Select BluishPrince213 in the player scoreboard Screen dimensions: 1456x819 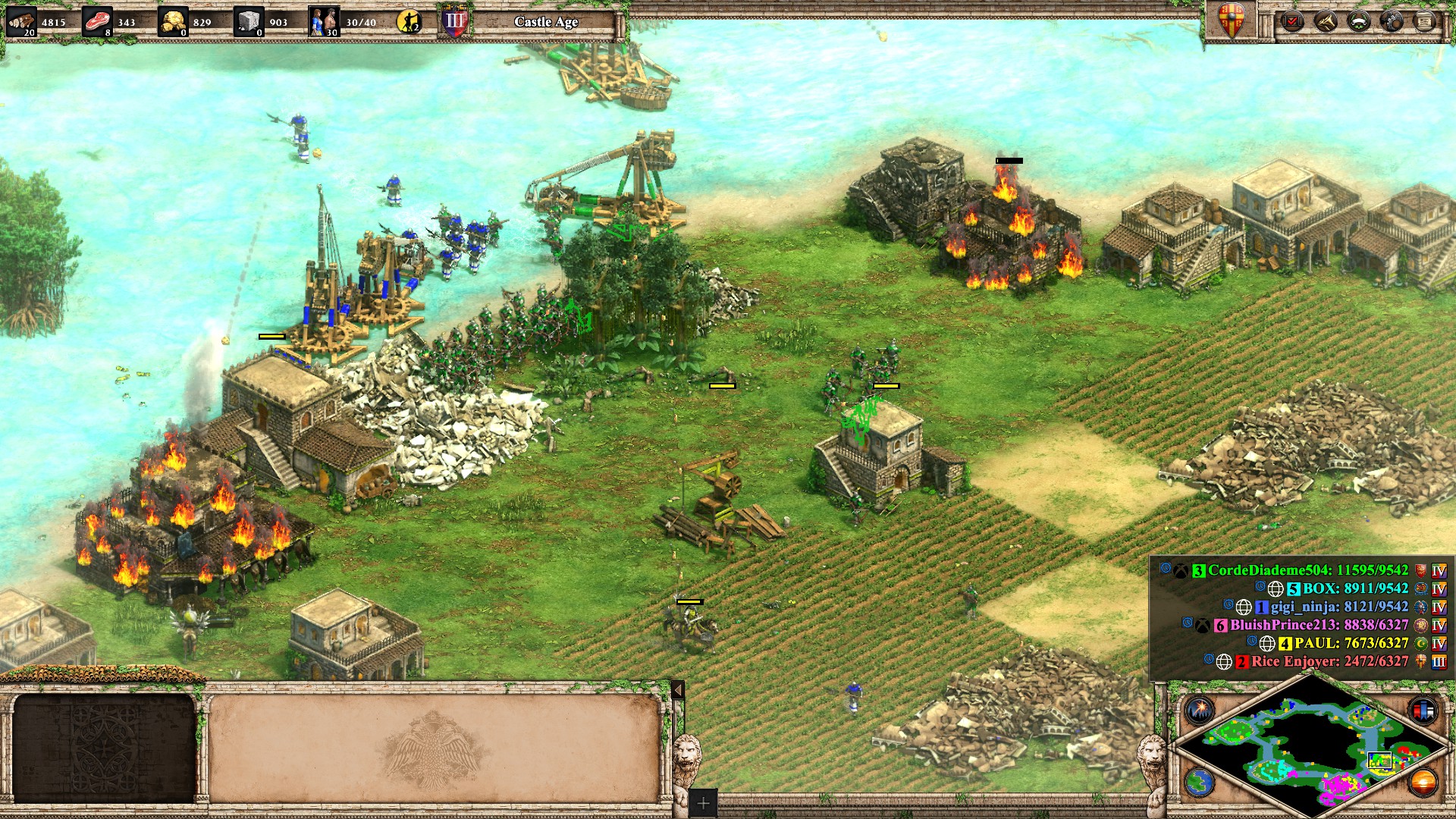click(1318, 625)
